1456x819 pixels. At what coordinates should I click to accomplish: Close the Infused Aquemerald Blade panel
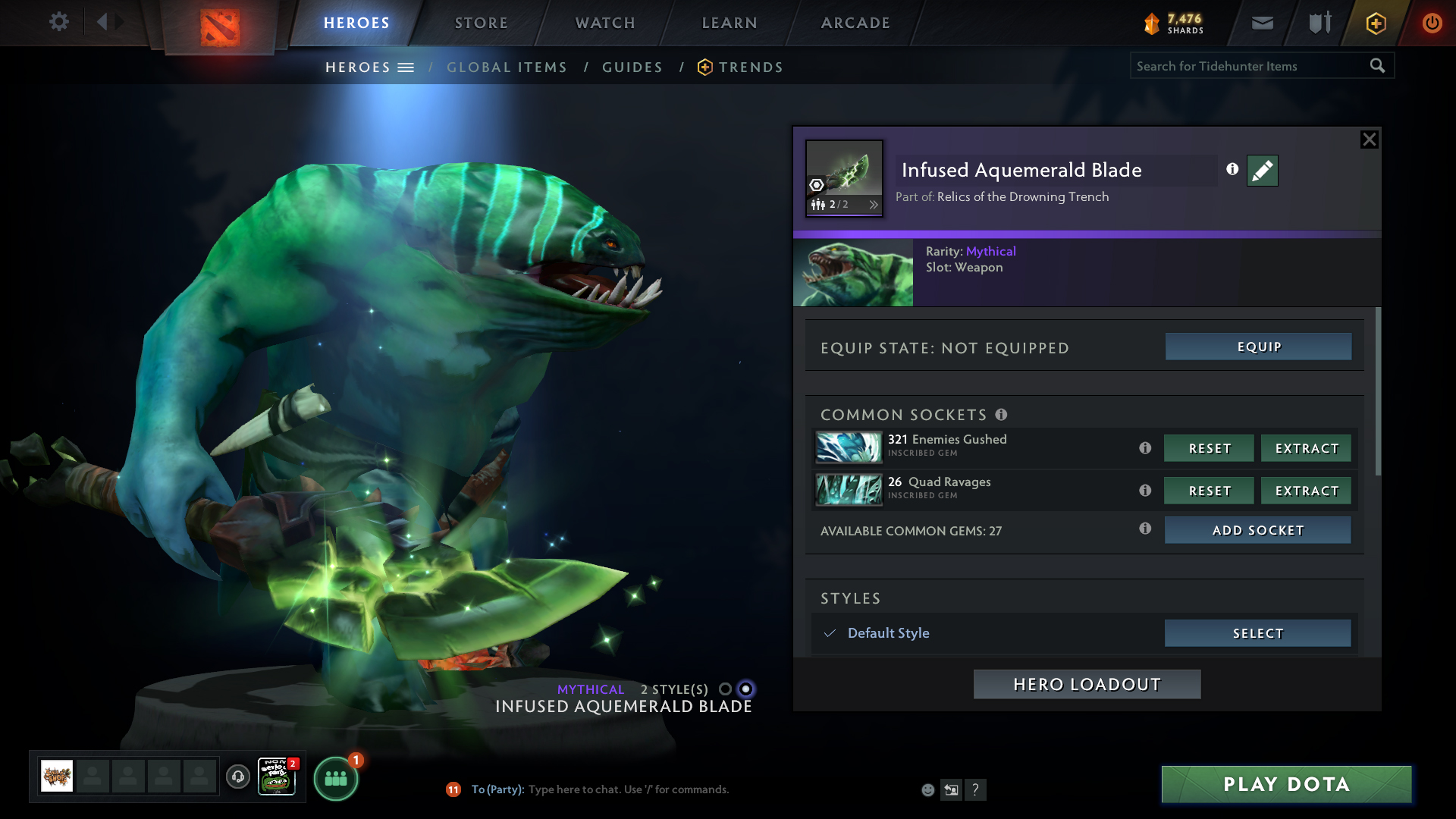[1369, 140]
